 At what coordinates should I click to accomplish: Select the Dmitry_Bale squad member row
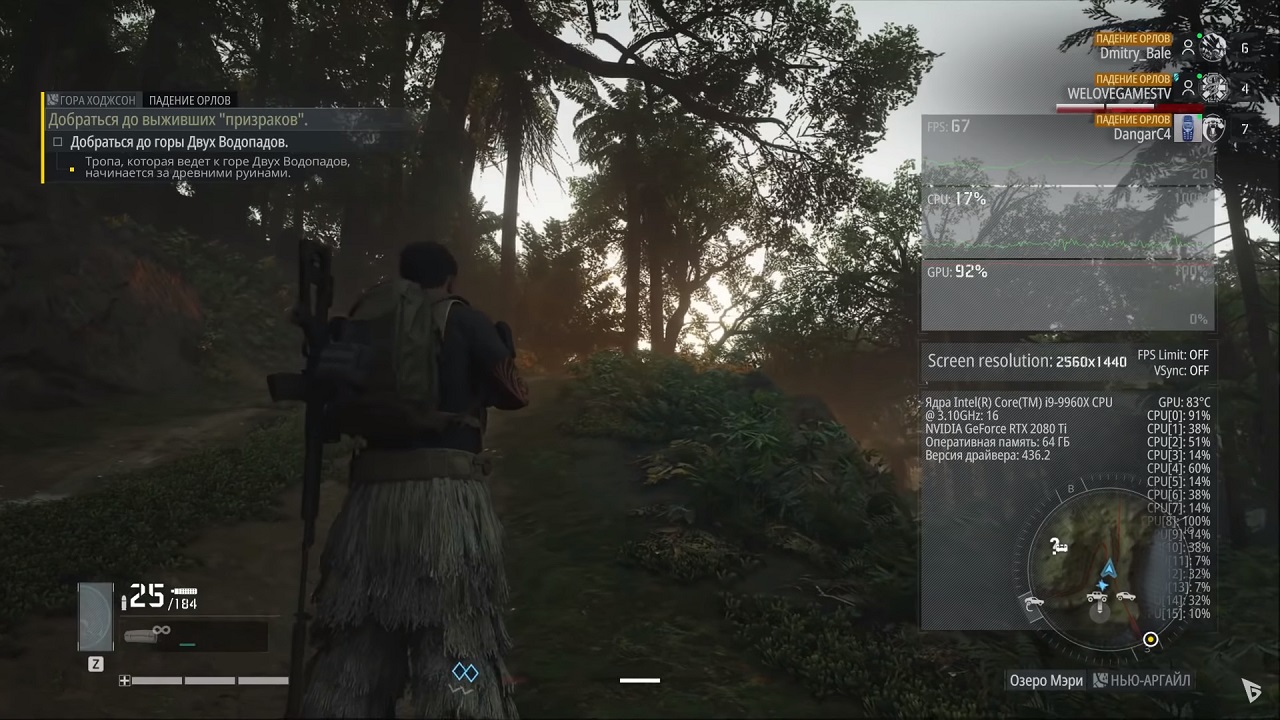click(x=1135, y=53)
